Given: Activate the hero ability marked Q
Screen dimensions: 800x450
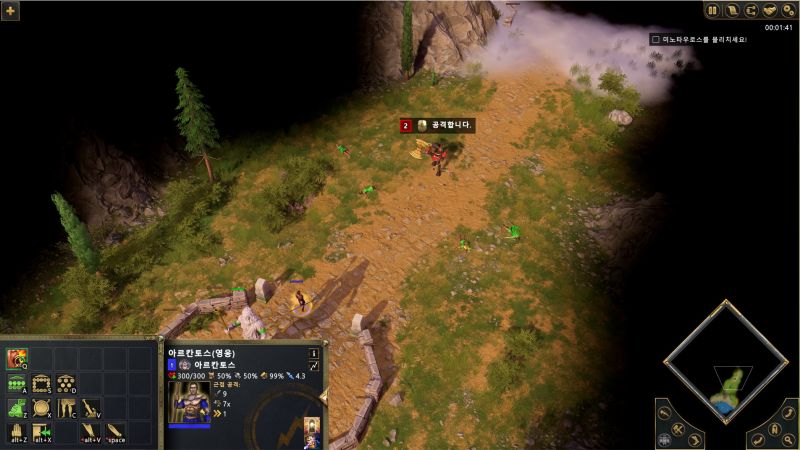Looking at the screenshot, I should [x=17, y=359].
